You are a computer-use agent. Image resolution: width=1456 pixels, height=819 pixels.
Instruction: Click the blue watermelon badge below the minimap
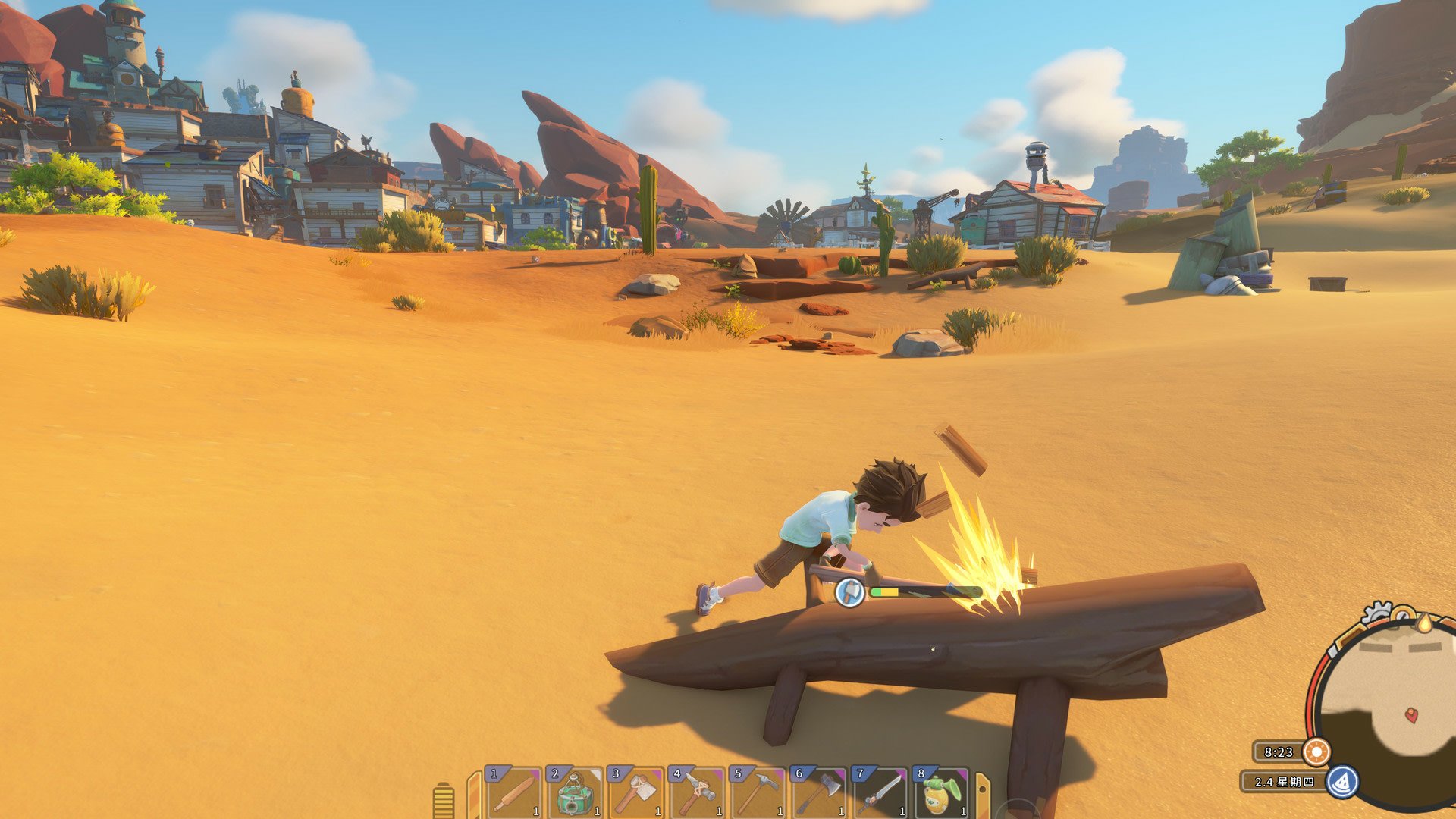1342,783
